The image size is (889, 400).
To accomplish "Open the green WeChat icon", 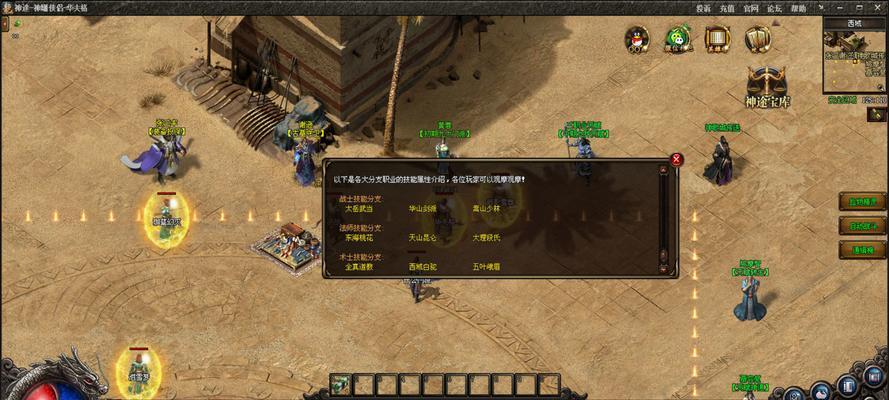I will click(676, 39).
